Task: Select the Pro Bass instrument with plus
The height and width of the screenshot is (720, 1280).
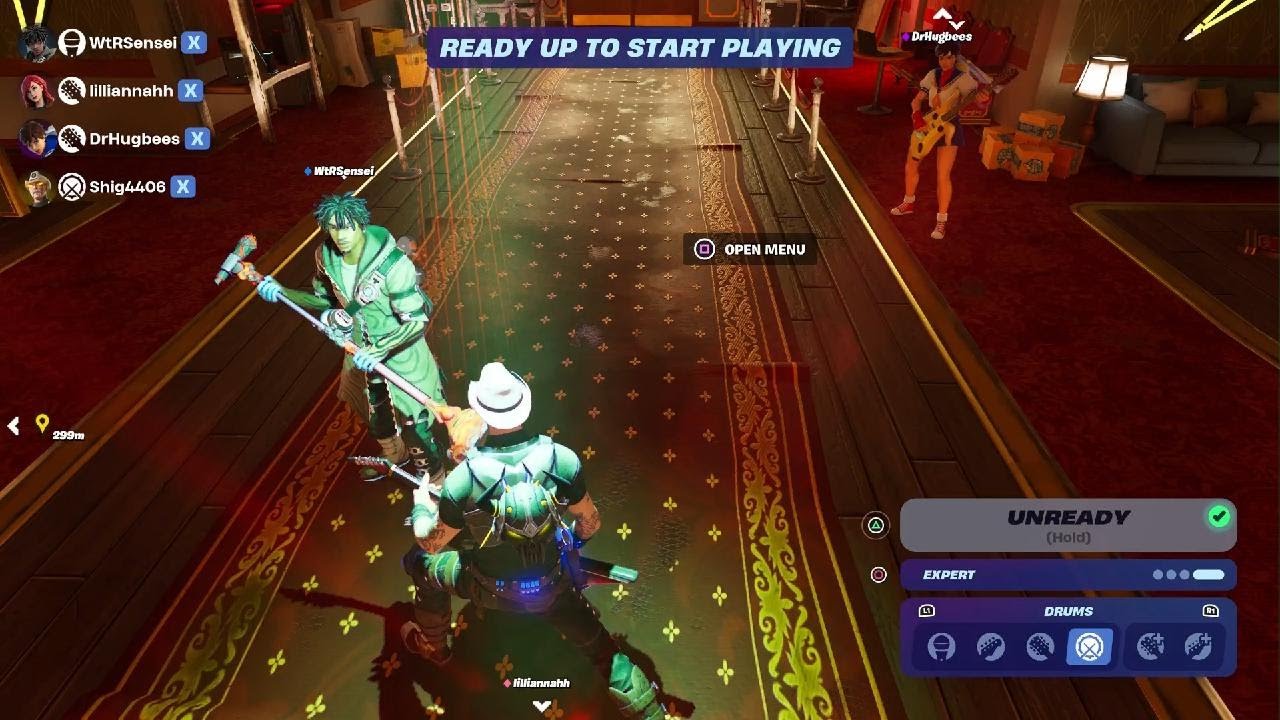Action: [x=1198, y=647]
